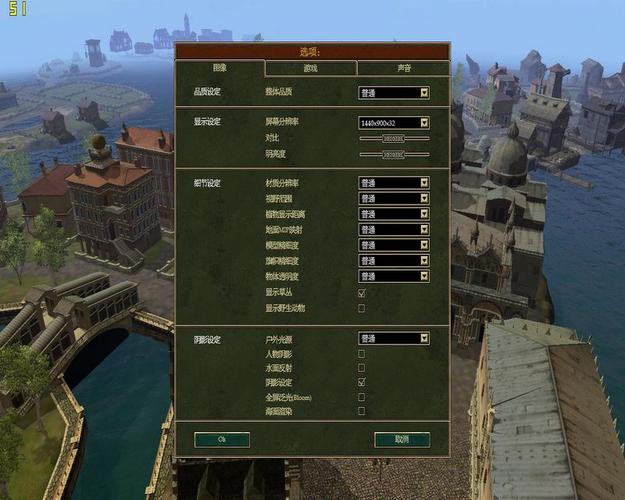This screenshot has height=500, width=625.
Task: Click the 对比 contrast slider
Action: (394, 139)
